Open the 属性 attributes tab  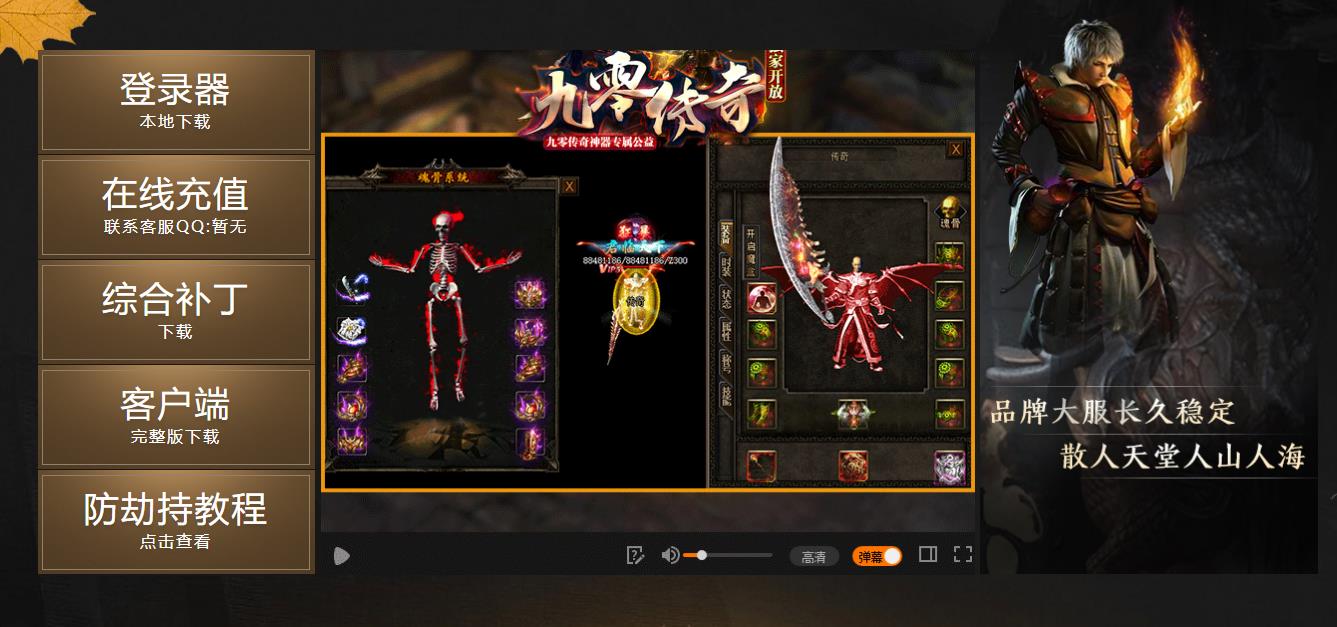(726, 331)
